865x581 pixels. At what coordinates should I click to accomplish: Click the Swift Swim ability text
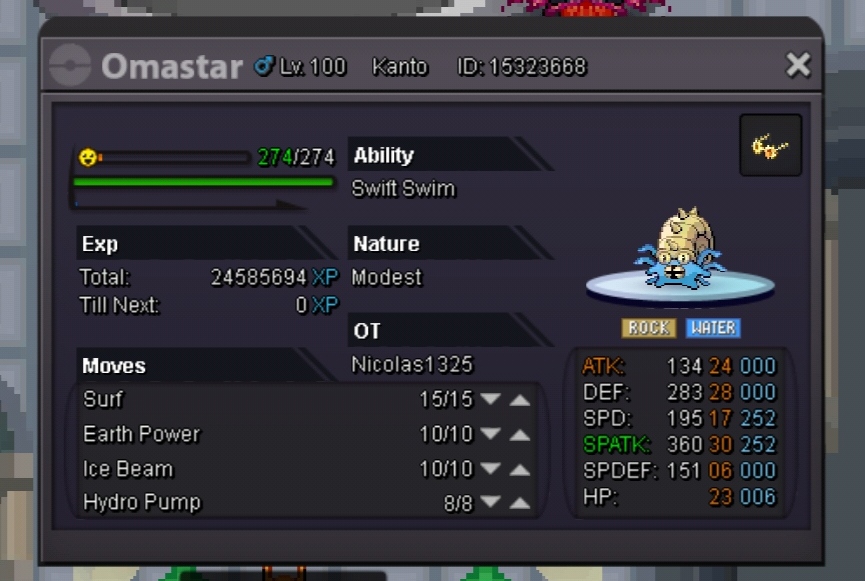click(403, 189)
